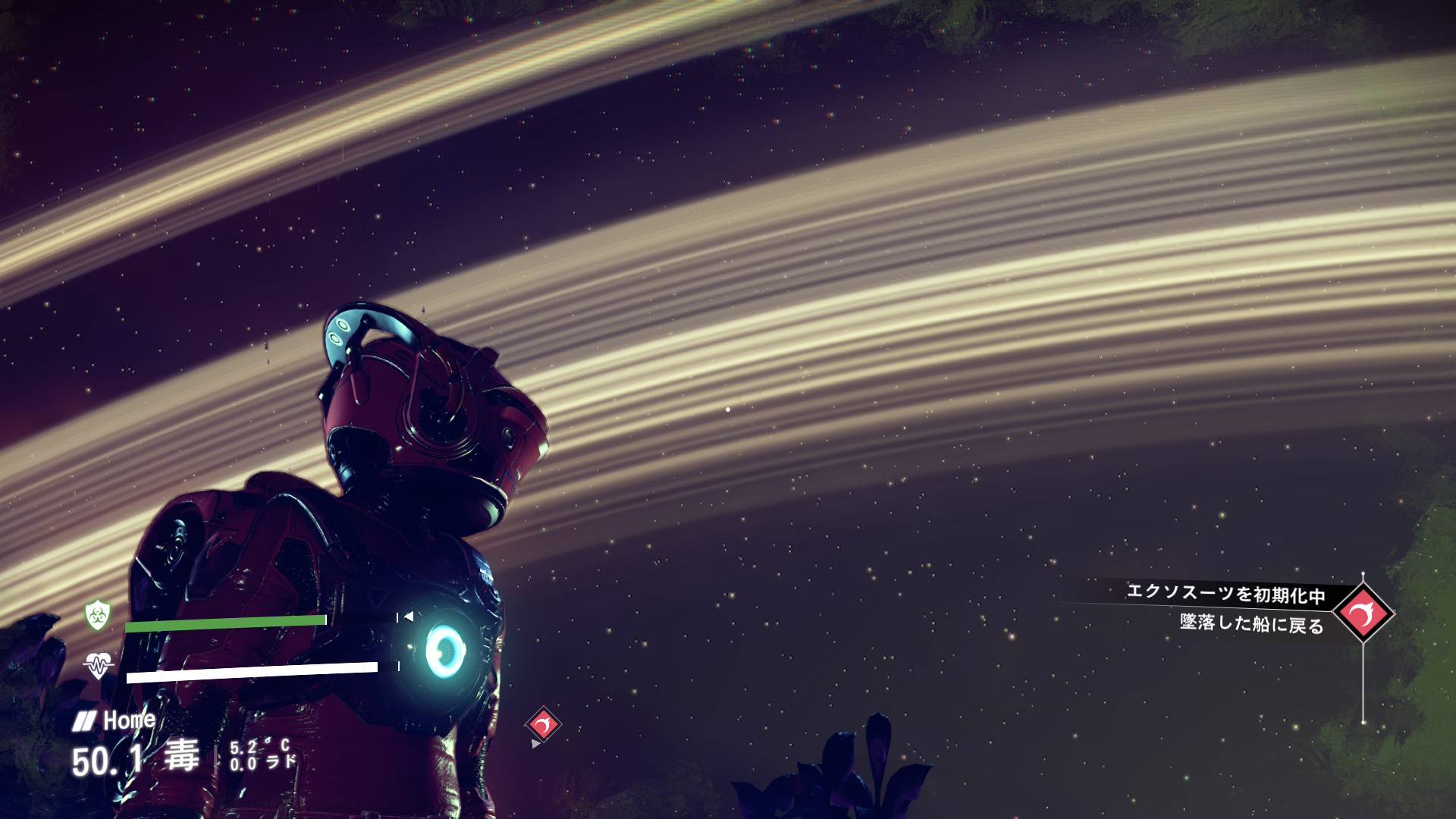
Task: Click the life support heartbeat icon
Action: point(98,665)
